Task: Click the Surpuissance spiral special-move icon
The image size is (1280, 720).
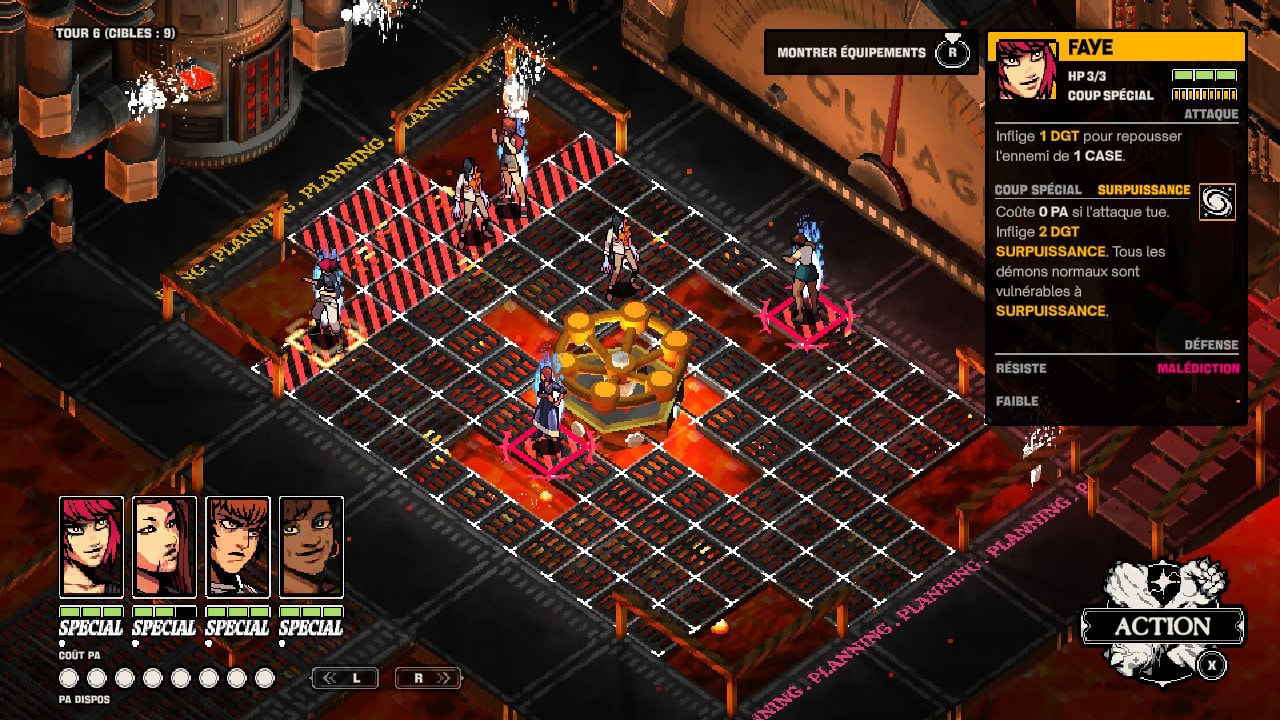Action: (1217, 202)
